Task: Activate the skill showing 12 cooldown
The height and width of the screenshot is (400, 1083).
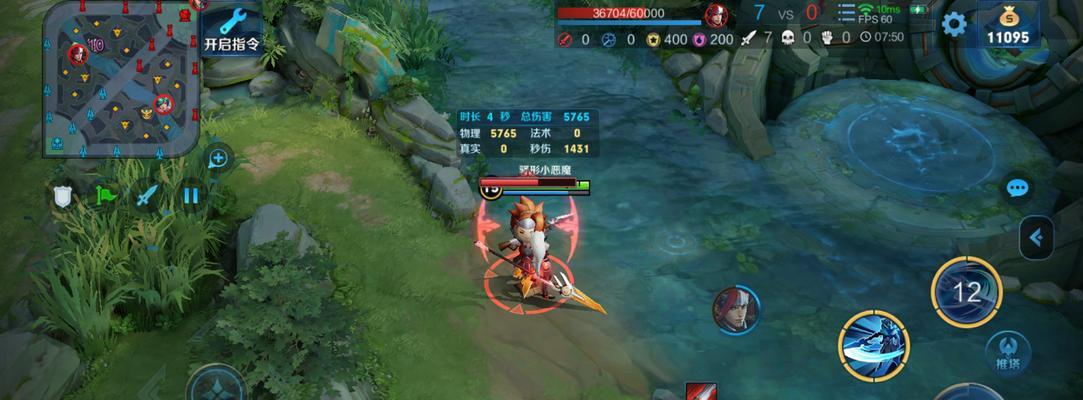Action: 966,292
